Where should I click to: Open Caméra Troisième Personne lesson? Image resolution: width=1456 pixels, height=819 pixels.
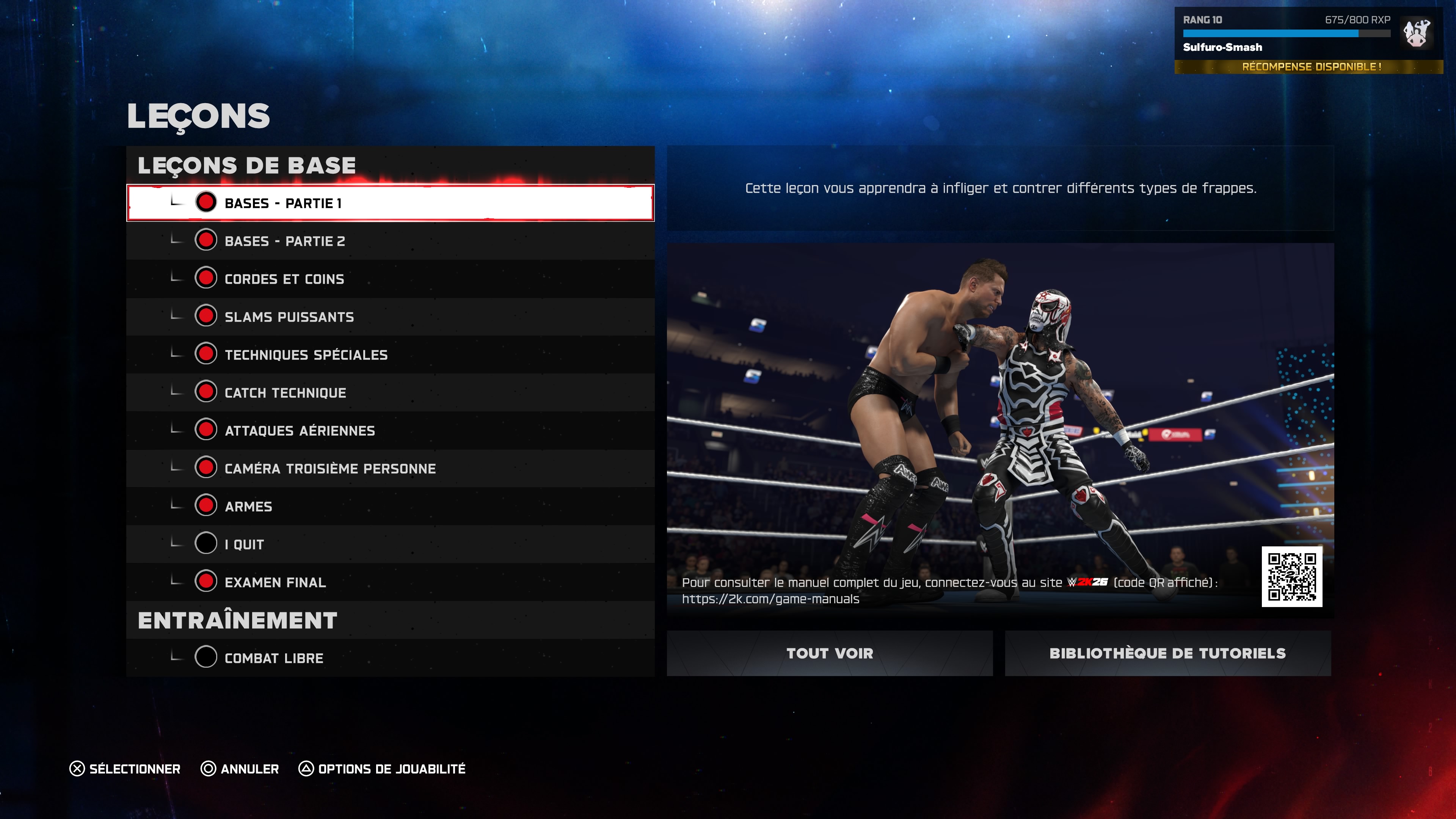coord(390,468)
